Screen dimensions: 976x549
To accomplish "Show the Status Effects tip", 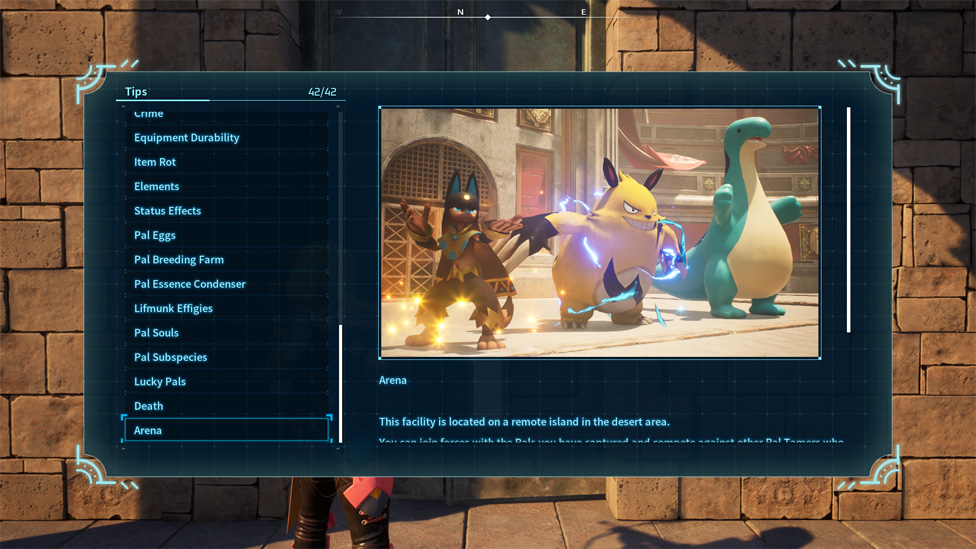I will click(168, 211).
